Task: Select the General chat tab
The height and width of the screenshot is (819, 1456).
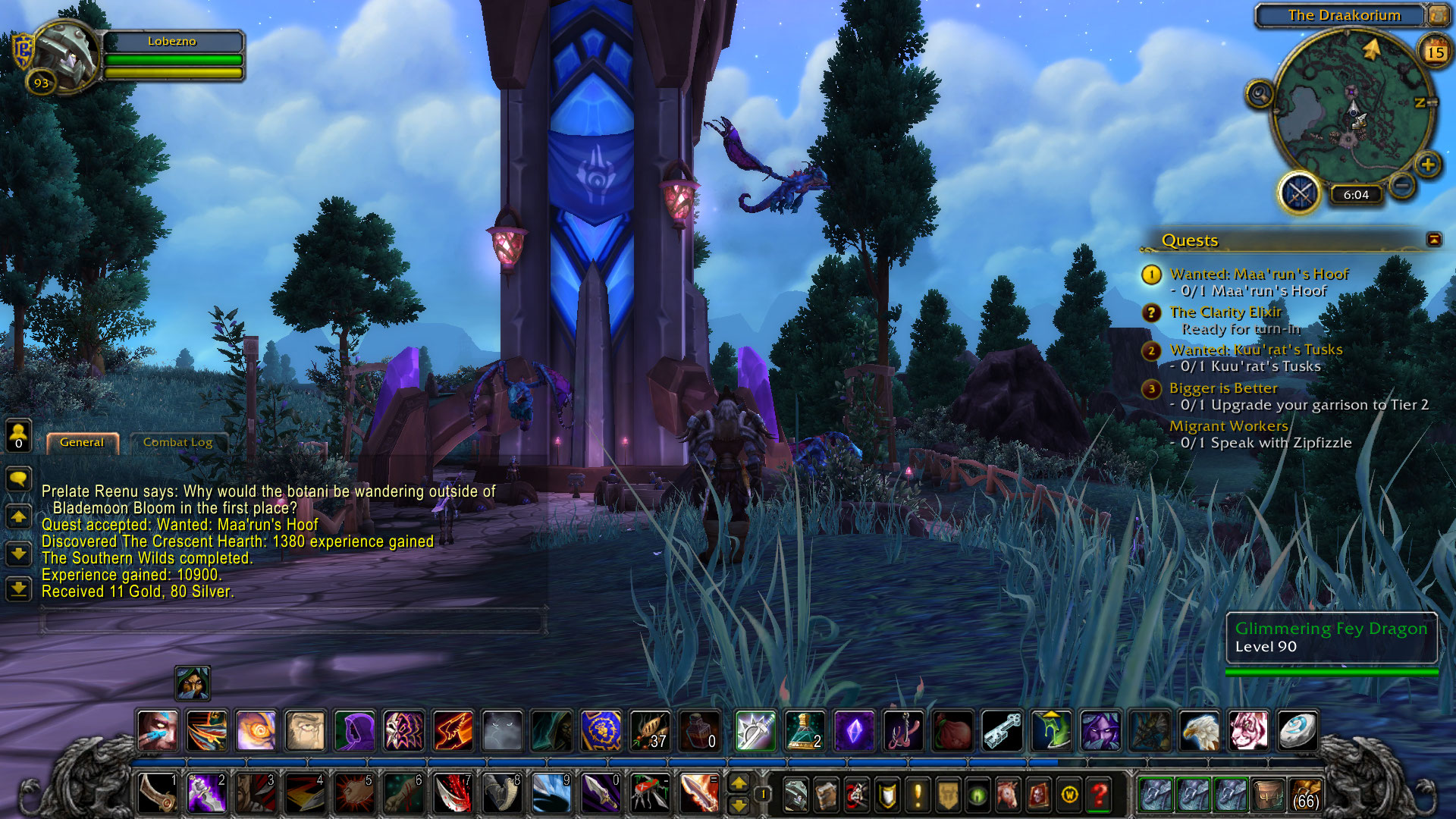Action: click(82, 443)
